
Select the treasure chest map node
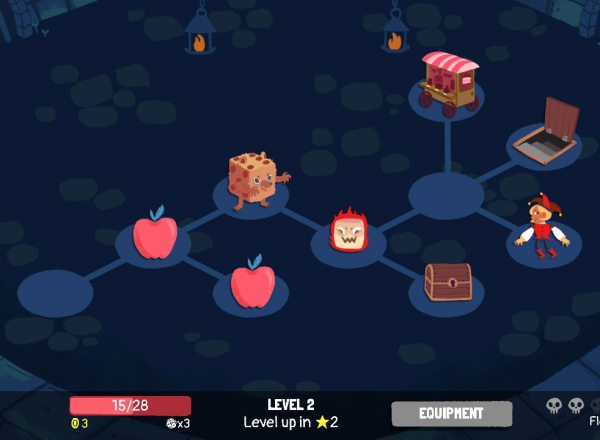click(x=447, y=282)
